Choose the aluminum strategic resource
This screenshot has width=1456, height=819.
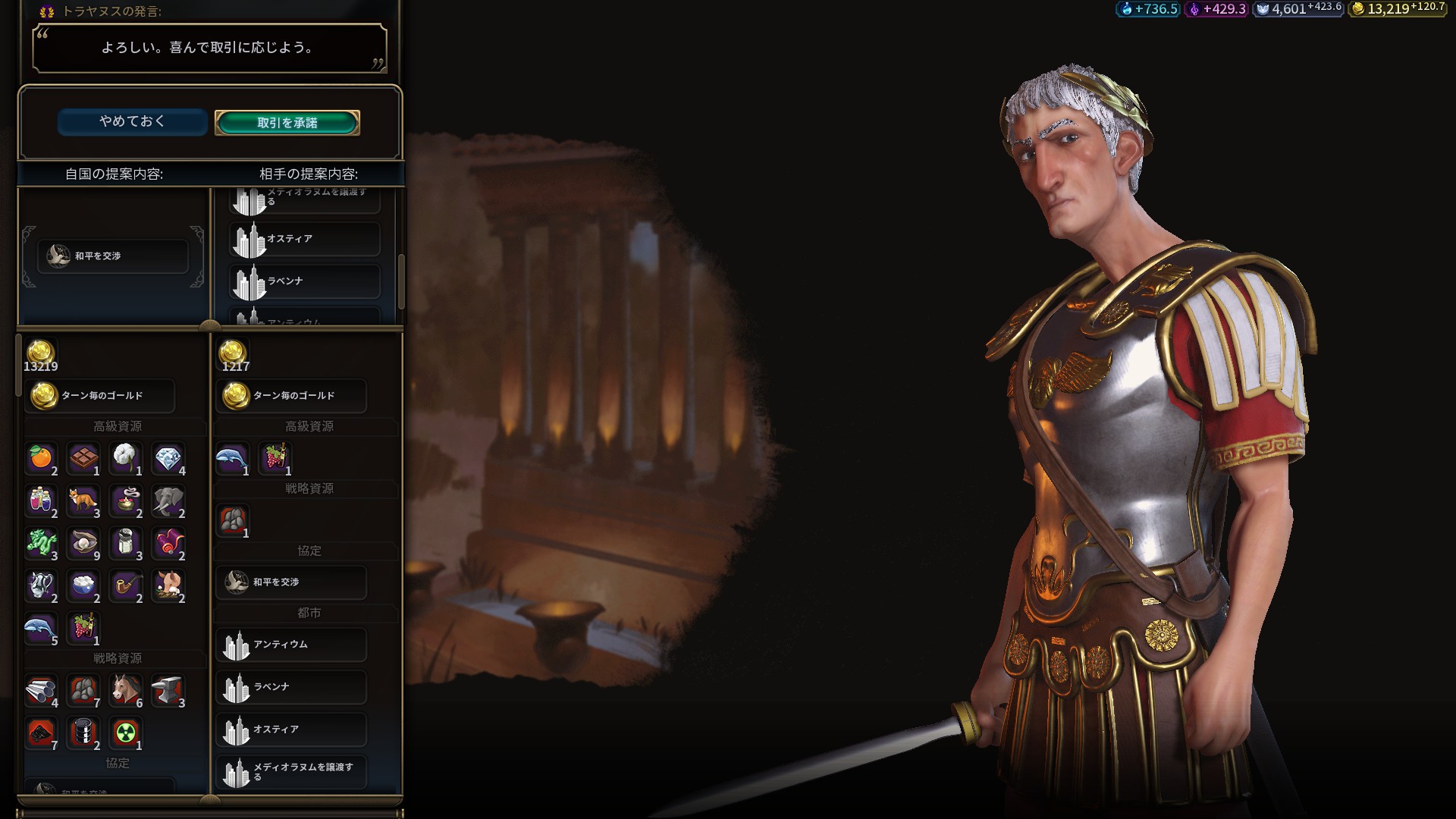click(x=41, y=689)
